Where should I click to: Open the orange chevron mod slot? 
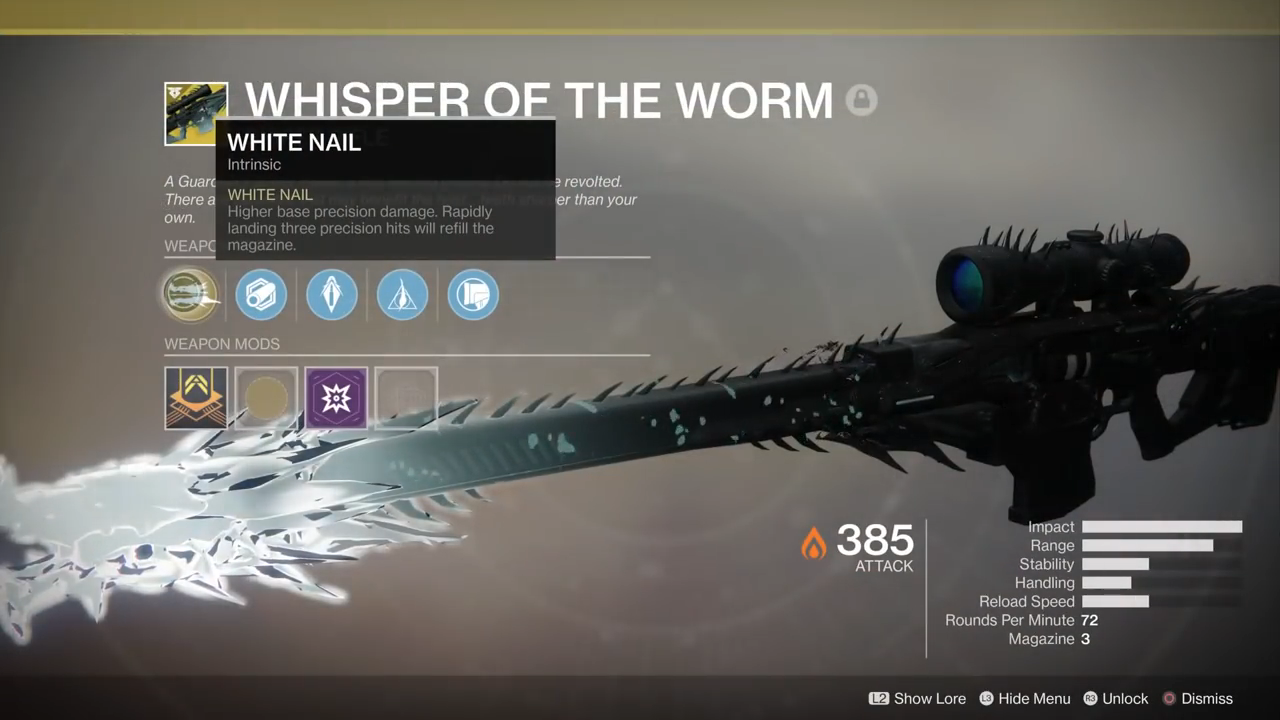tap(196, 398)
